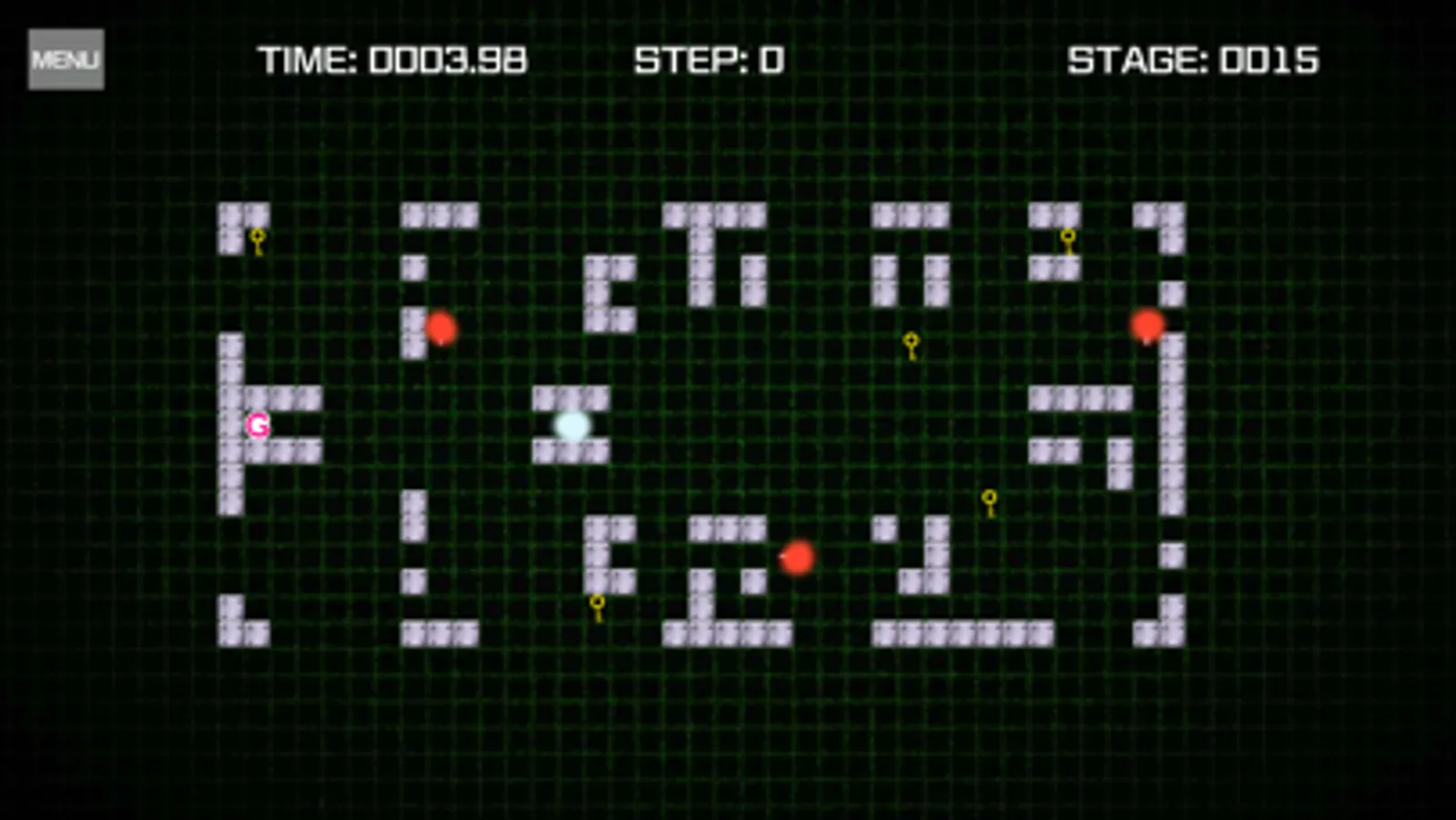This screenshot has width=1456, height=820.
Task: Click the F-shaped wall near the bottom center
Action: [x=604, y=551]
